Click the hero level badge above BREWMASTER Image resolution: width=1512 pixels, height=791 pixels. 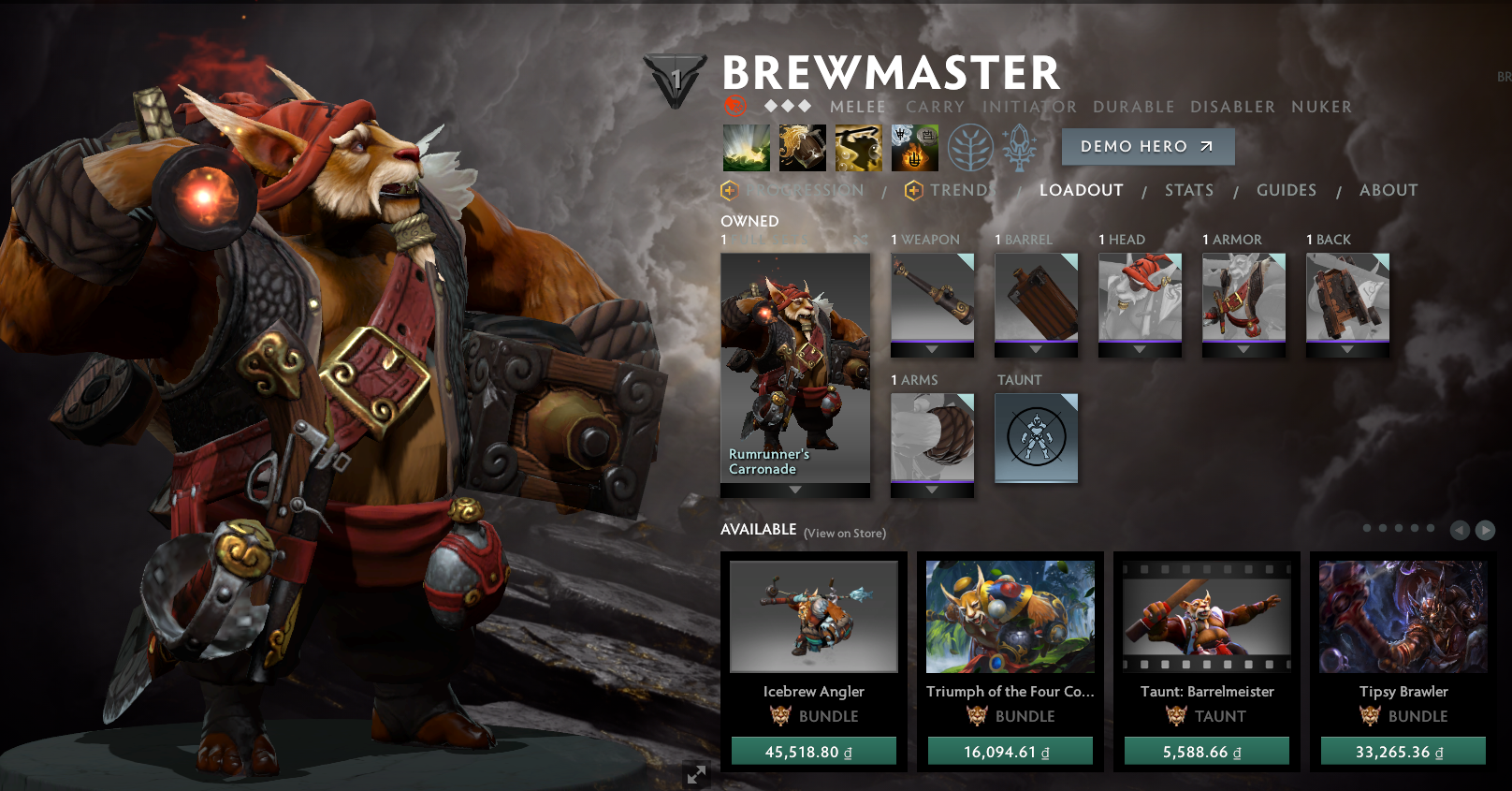coord(676,80)
